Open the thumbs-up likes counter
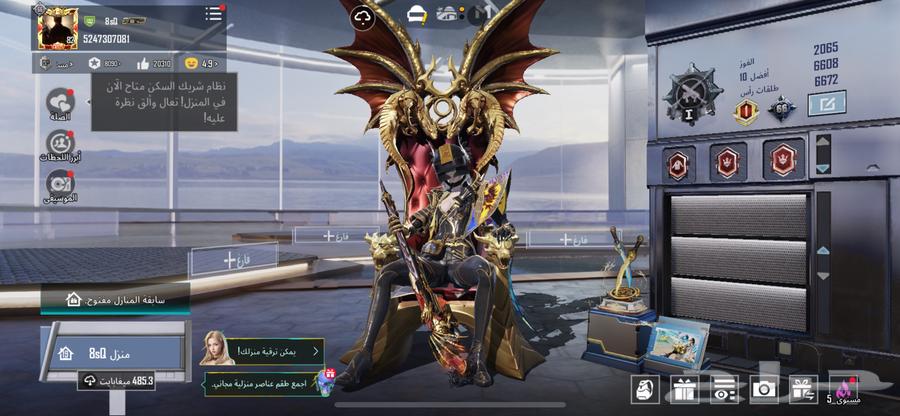Viewport: 900px width, 416px height. 142,63
